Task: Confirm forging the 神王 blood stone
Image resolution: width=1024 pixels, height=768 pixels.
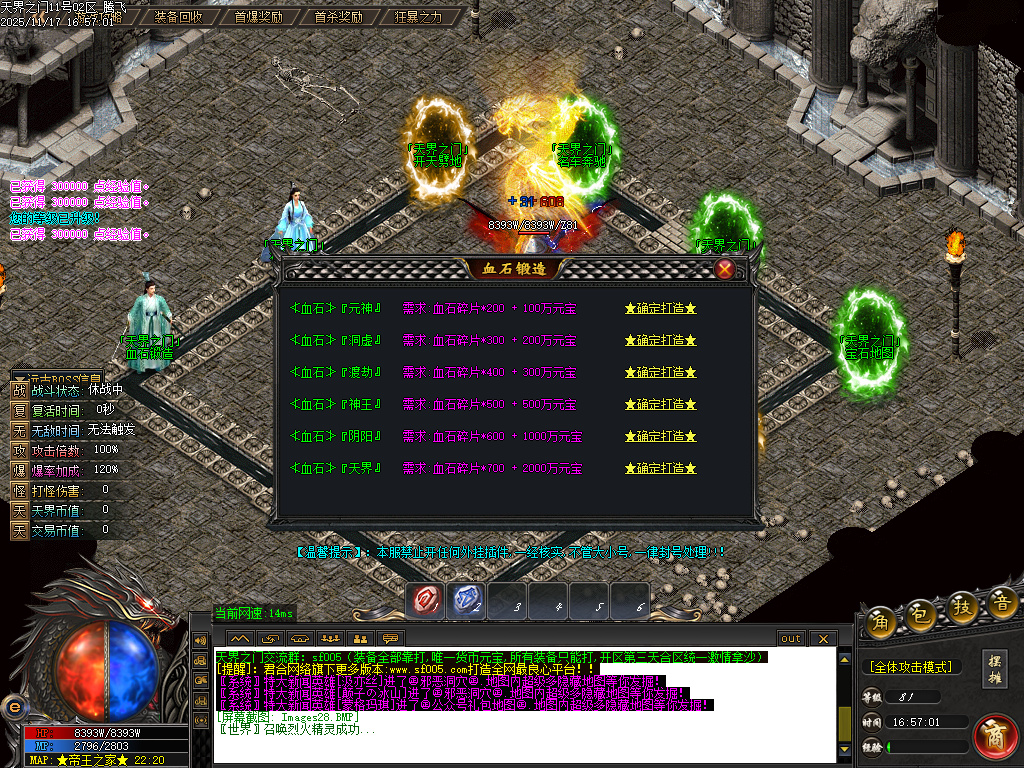Action: 660,404
